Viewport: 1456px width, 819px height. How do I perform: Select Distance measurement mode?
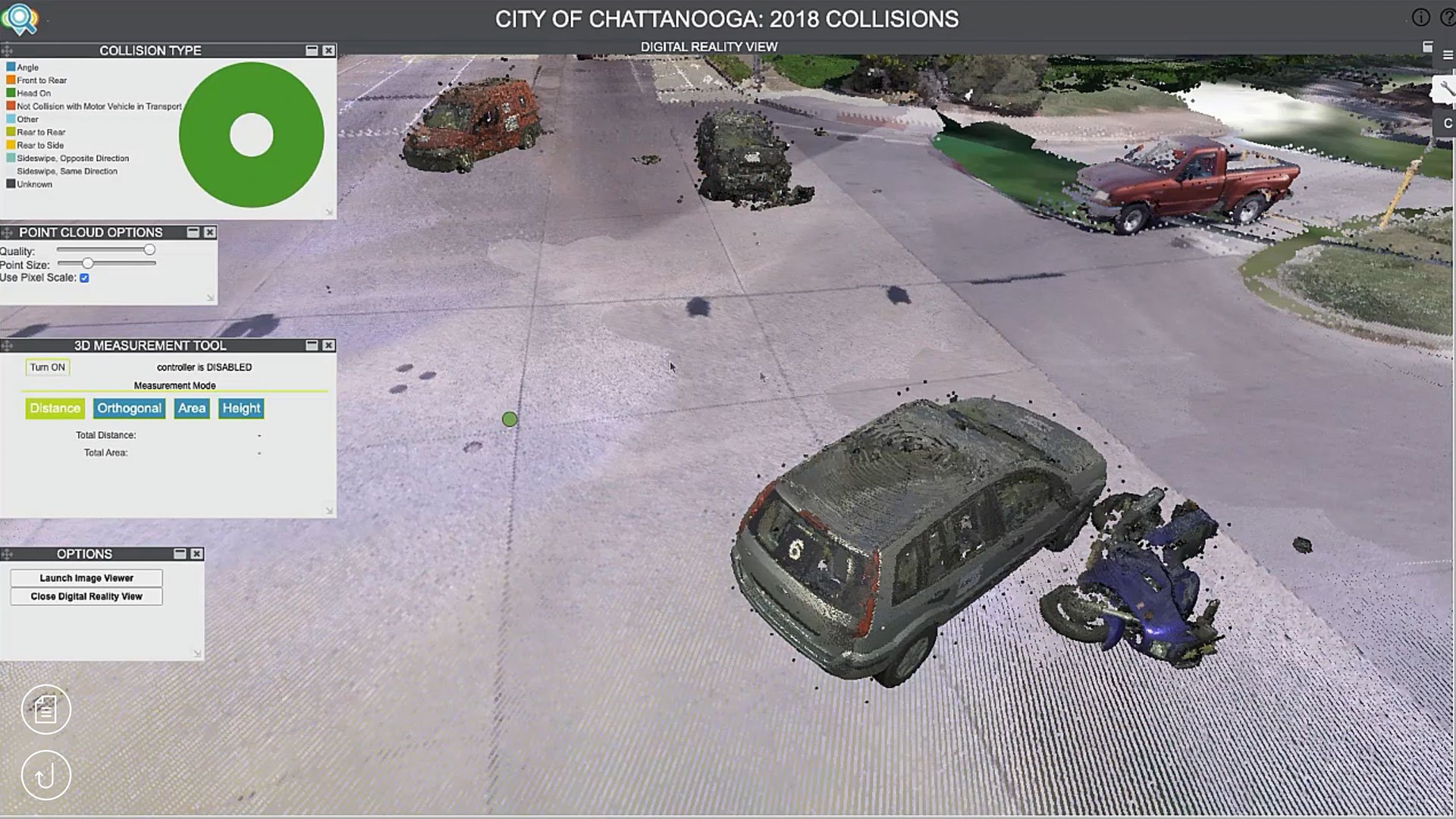coord(55,408)
